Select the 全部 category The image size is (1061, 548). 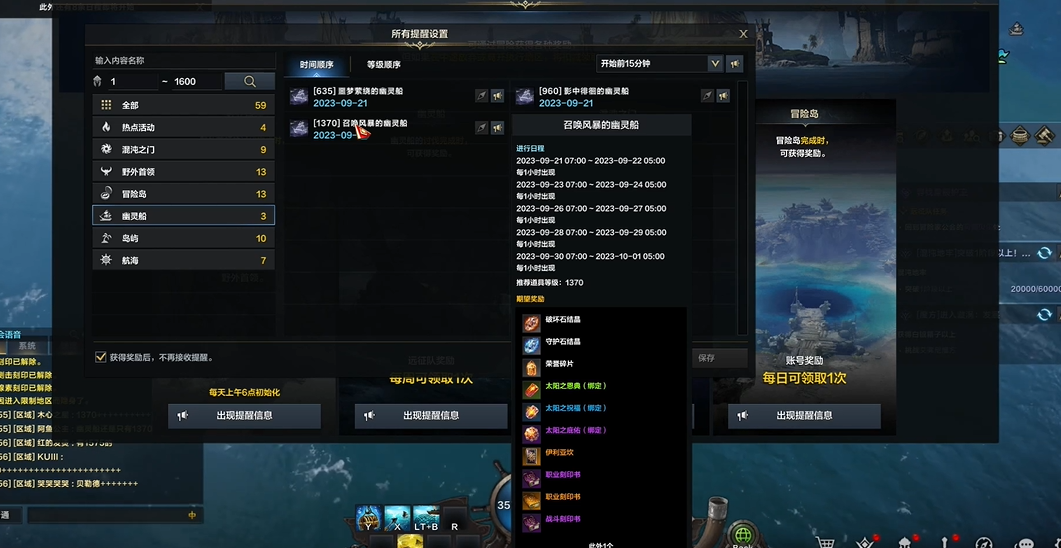[x=184, y=105]
